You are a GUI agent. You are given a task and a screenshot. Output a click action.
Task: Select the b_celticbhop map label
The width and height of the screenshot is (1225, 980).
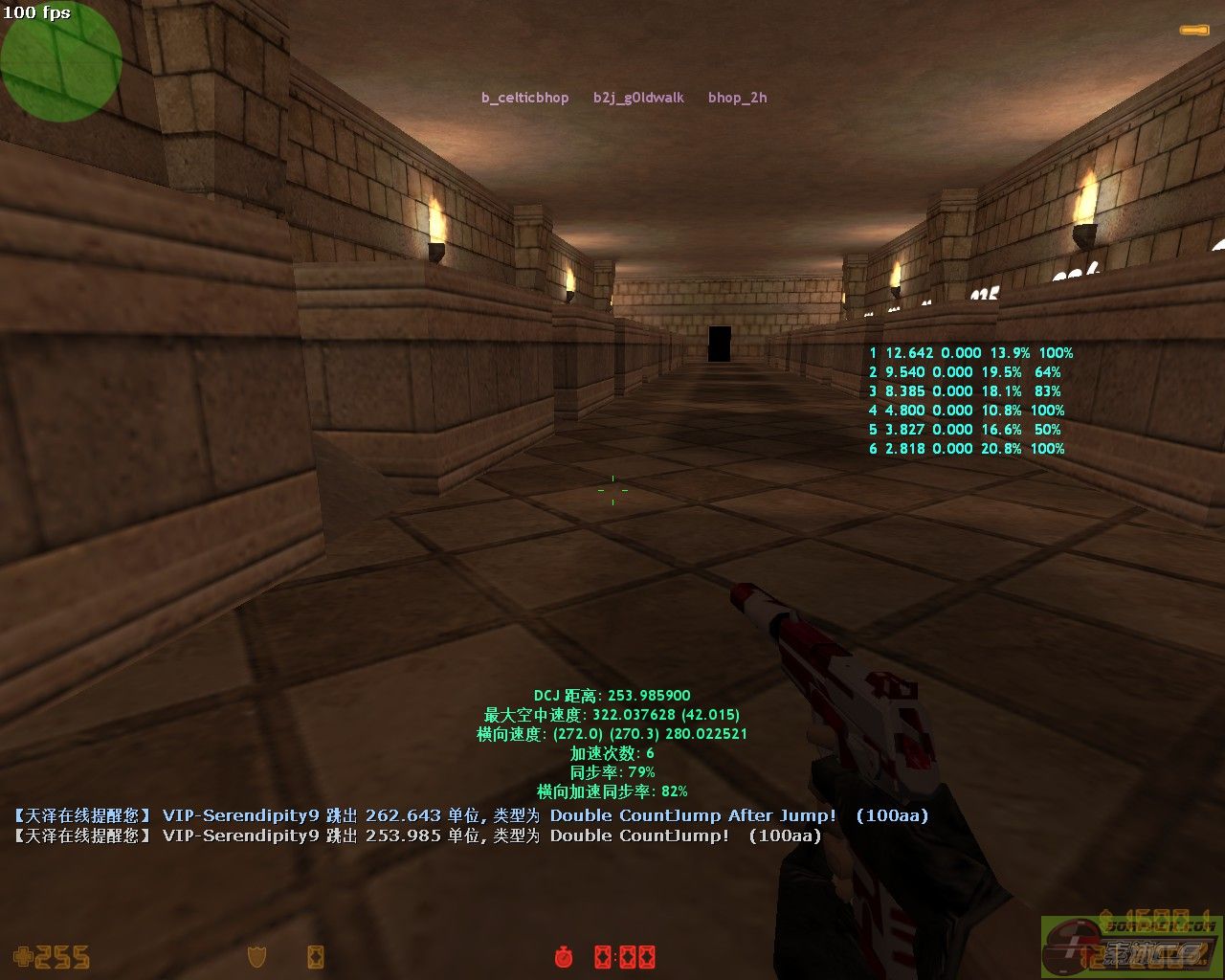click(524, 98)
